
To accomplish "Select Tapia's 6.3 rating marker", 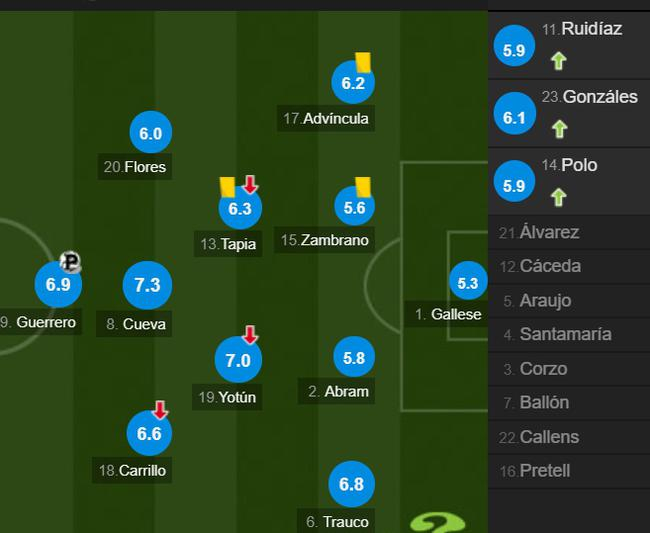I will (240, 209).
